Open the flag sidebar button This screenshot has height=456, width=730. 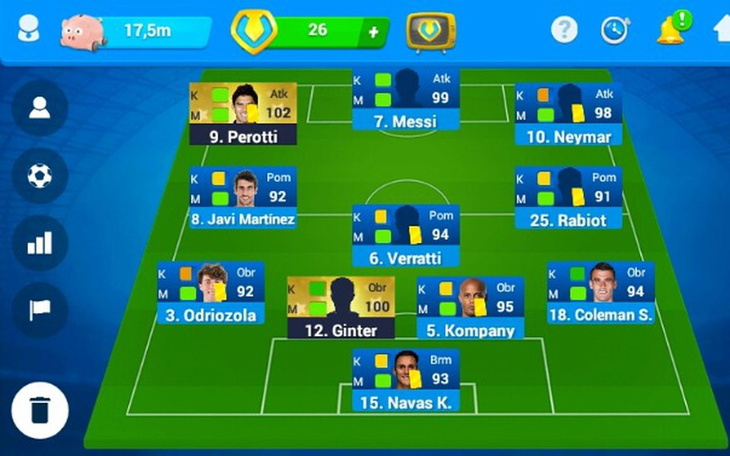(x=40, y=310)
